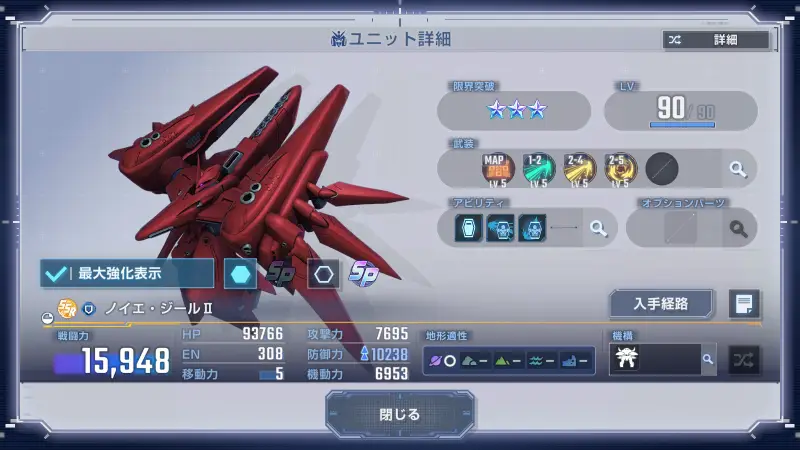Open the note icon beside 入手経路
800x450 pixels.
pyautogui.click(x=745, y=303)
